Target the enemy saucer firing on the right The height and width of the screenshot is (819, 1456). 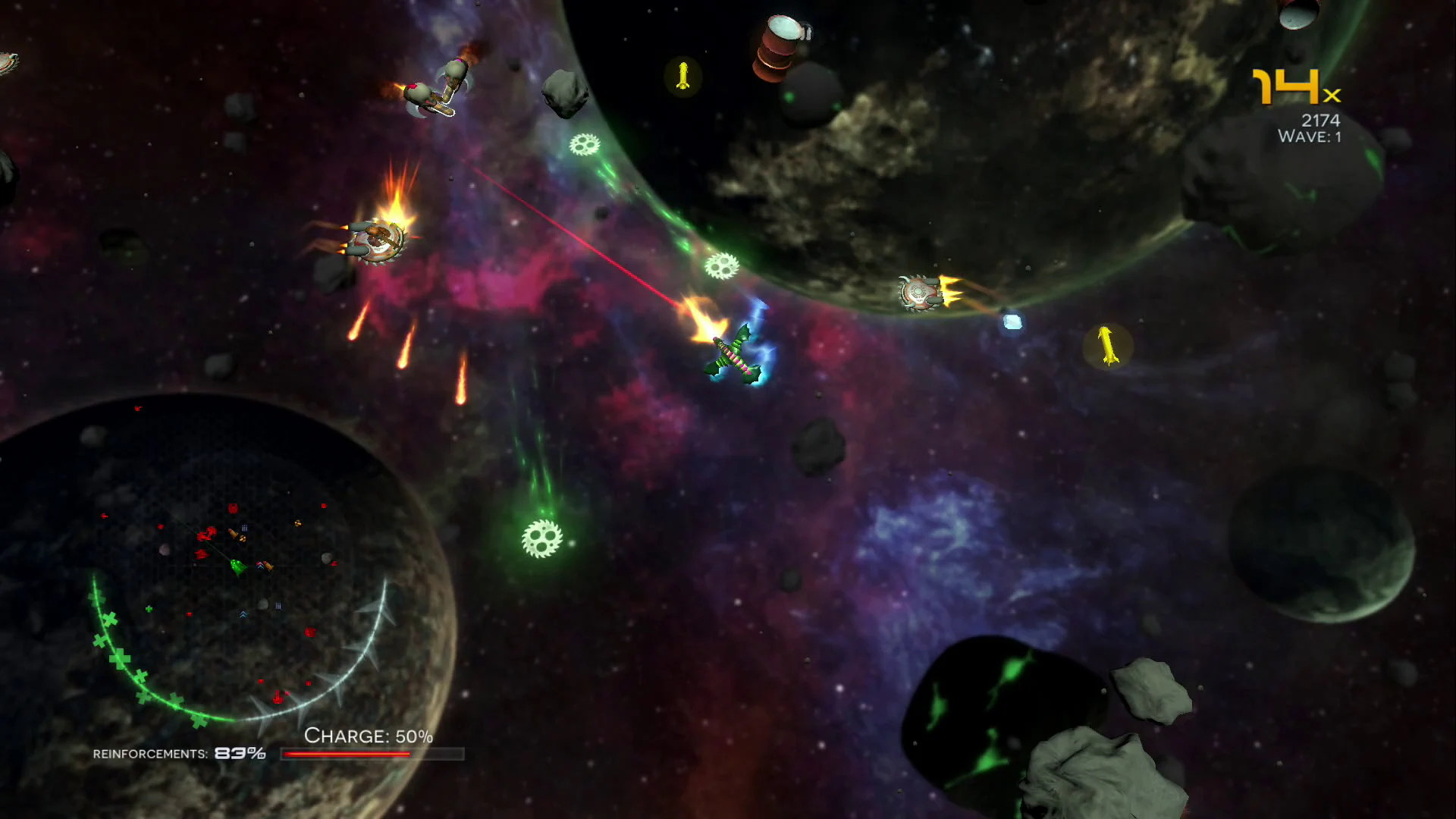(x=919, y=292)
